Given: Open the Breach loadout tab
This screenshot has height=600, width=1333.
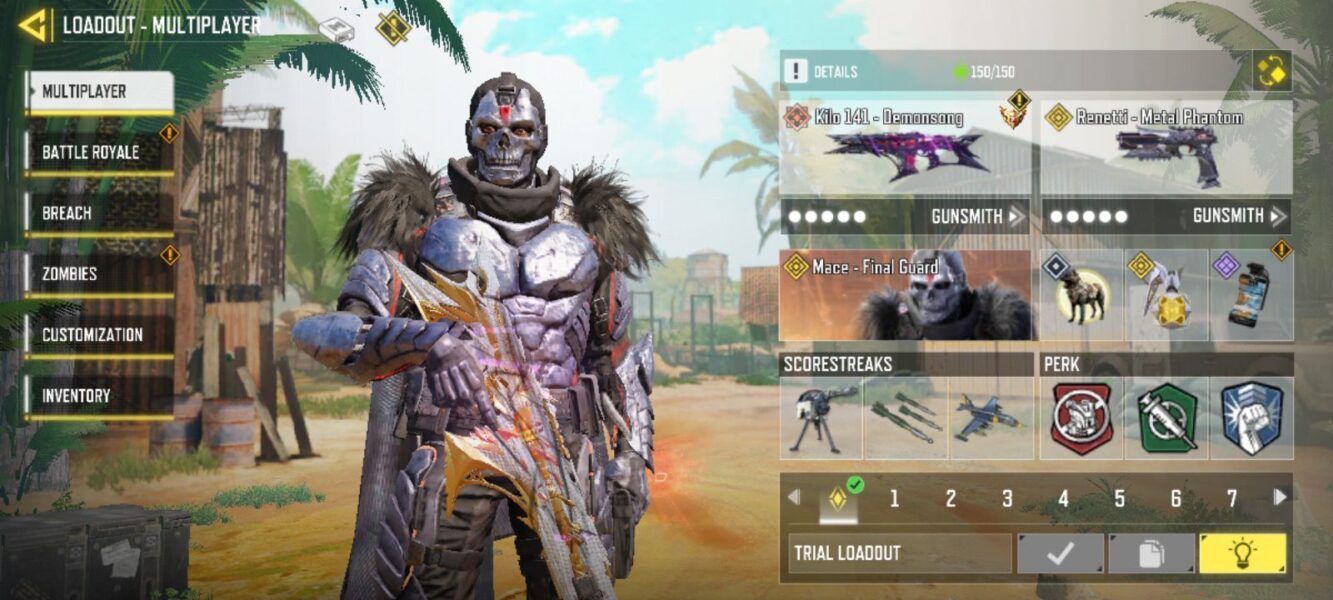Looking at the screenshot, I should click(98, 214).
